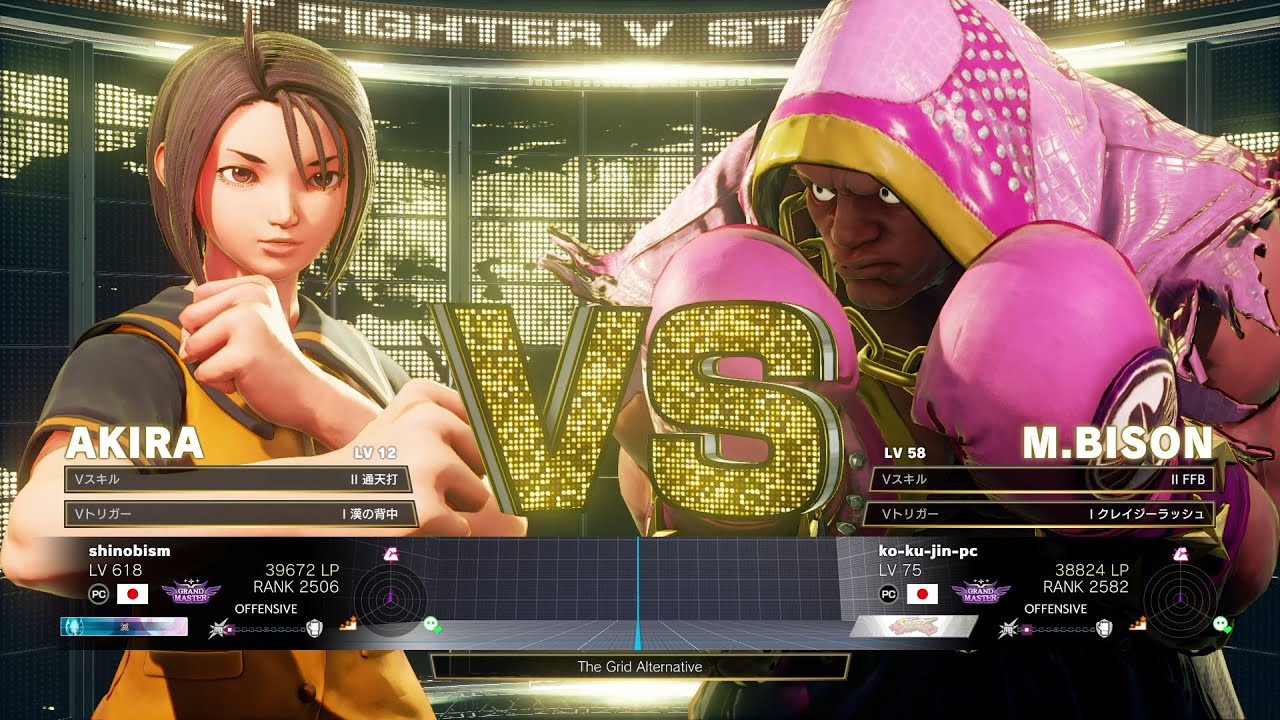Open ko-ku-jin-pc's player name entry
The image size is (1280, 720).
(x=927, y=551)
